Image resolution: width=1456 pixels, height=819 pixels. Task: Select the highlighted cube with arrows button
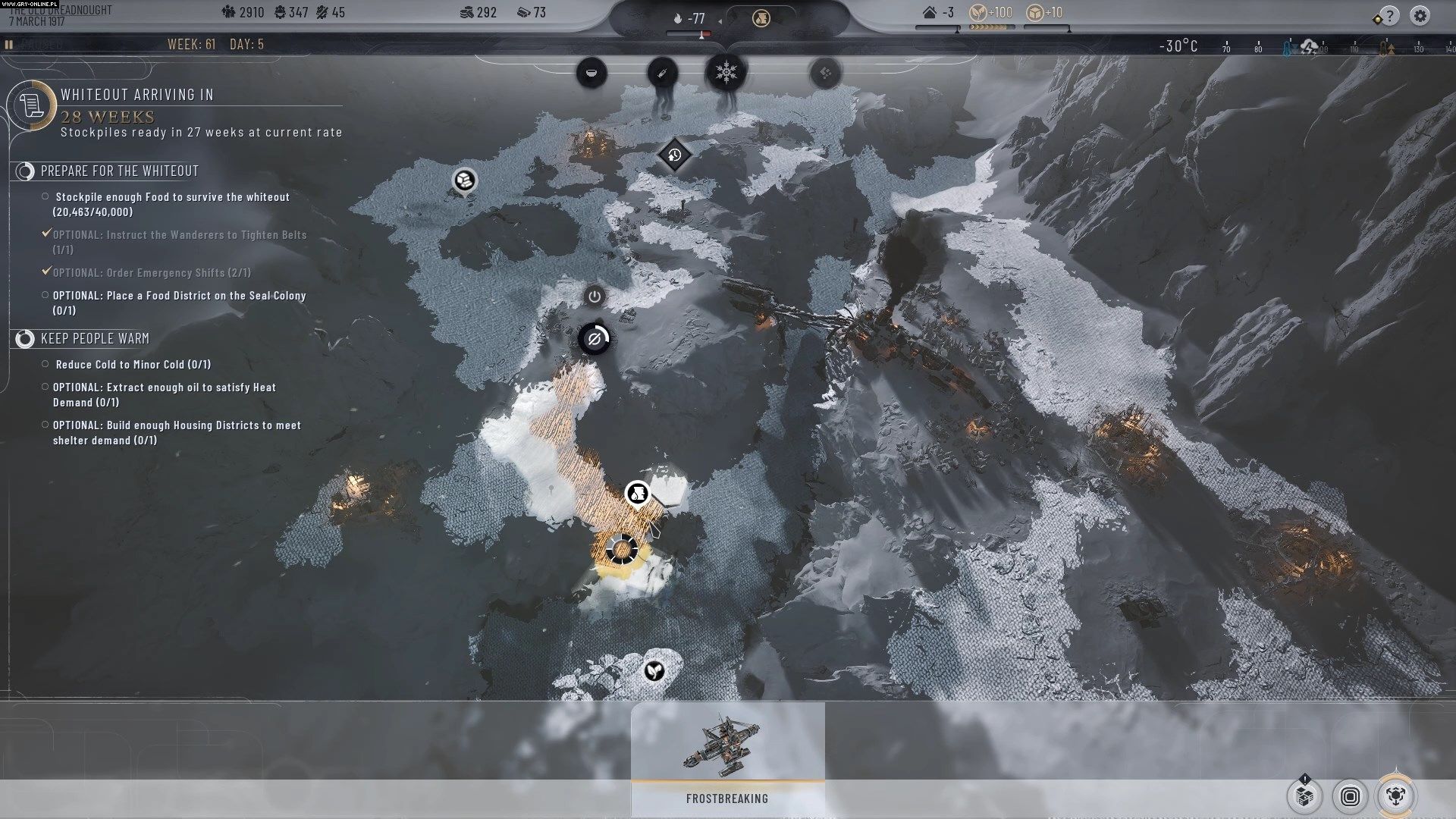tap(1395, 795)
